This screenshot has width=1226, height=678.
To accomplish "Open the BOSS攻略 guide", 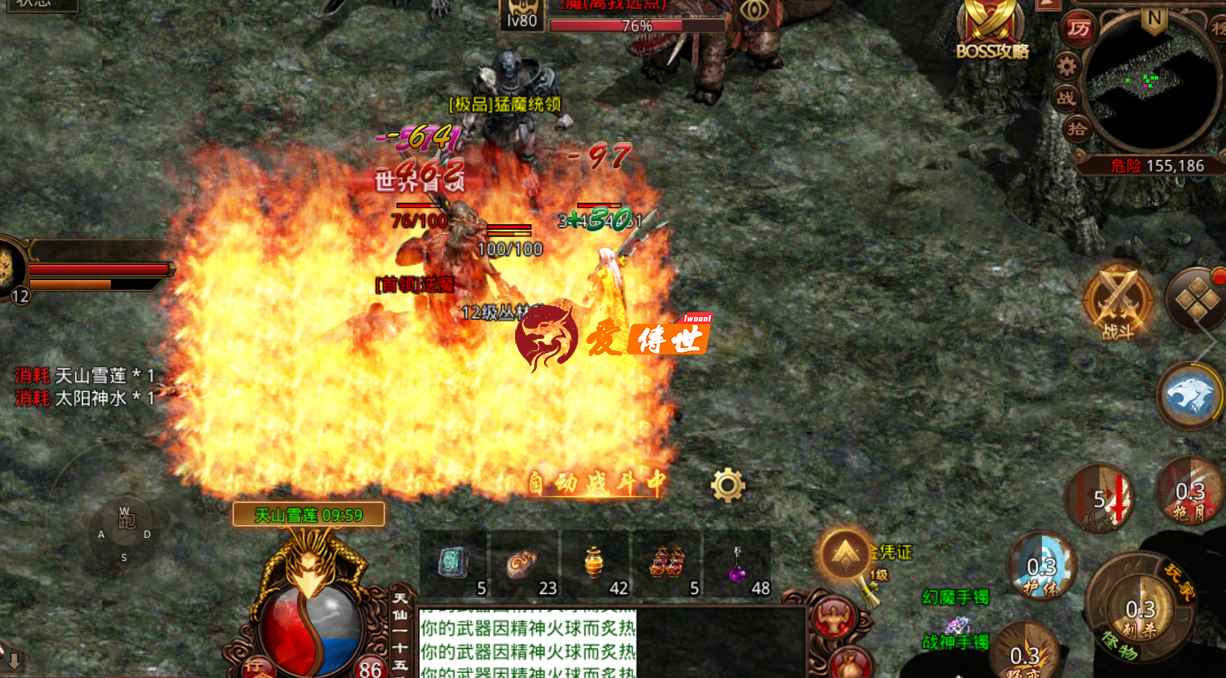I will coord(991,28).
